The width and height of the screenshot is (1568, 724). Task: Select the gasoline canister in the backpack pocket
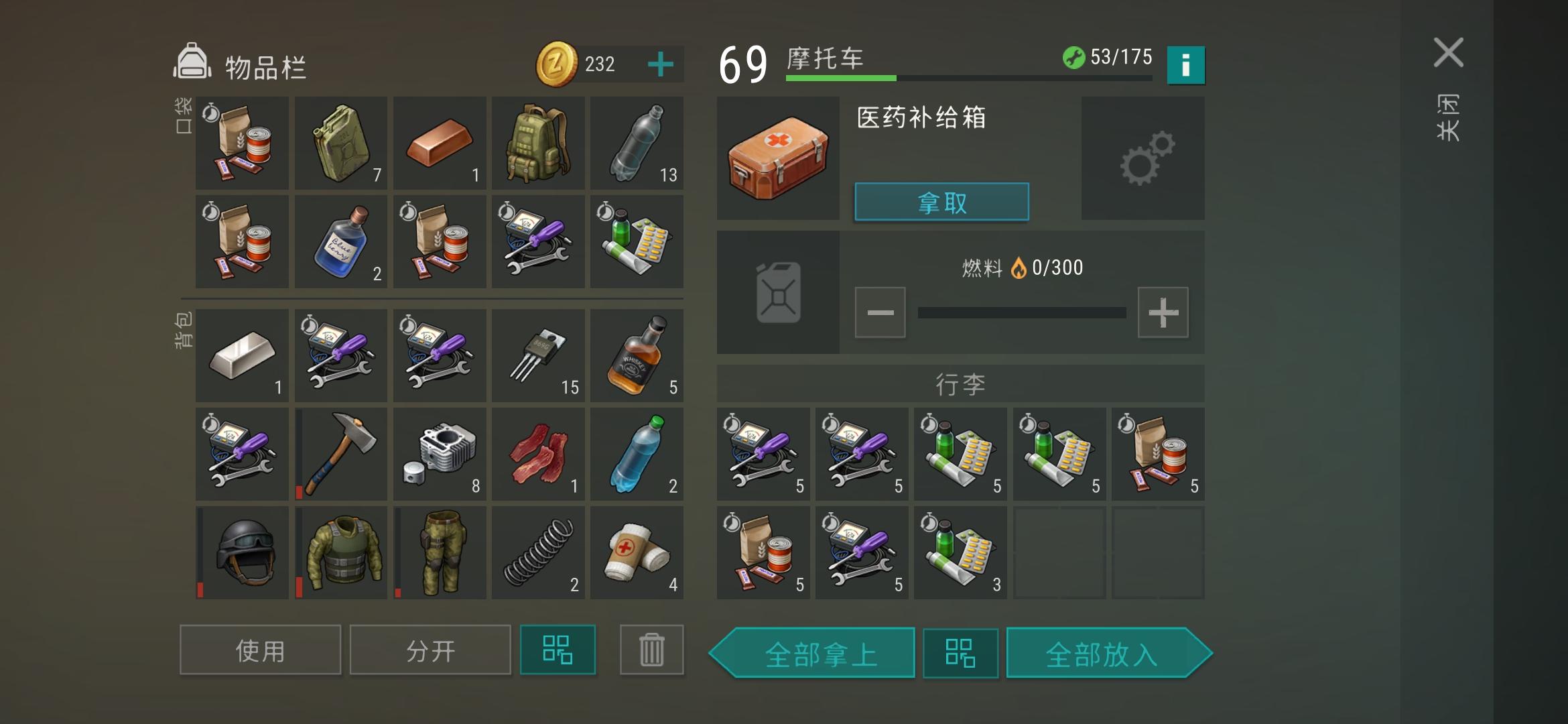(x=340, y=143)
